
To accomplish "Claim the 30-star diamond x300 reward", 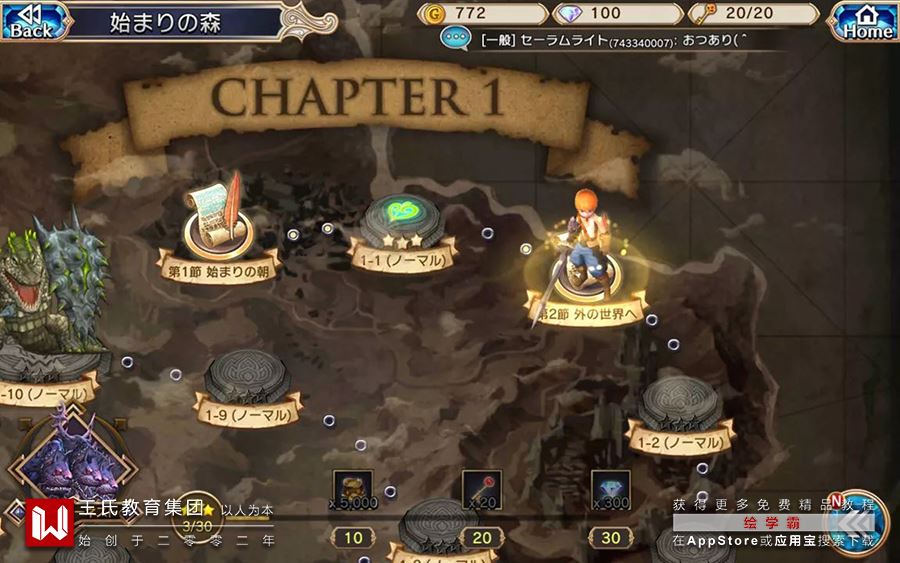I will [610, 490].
